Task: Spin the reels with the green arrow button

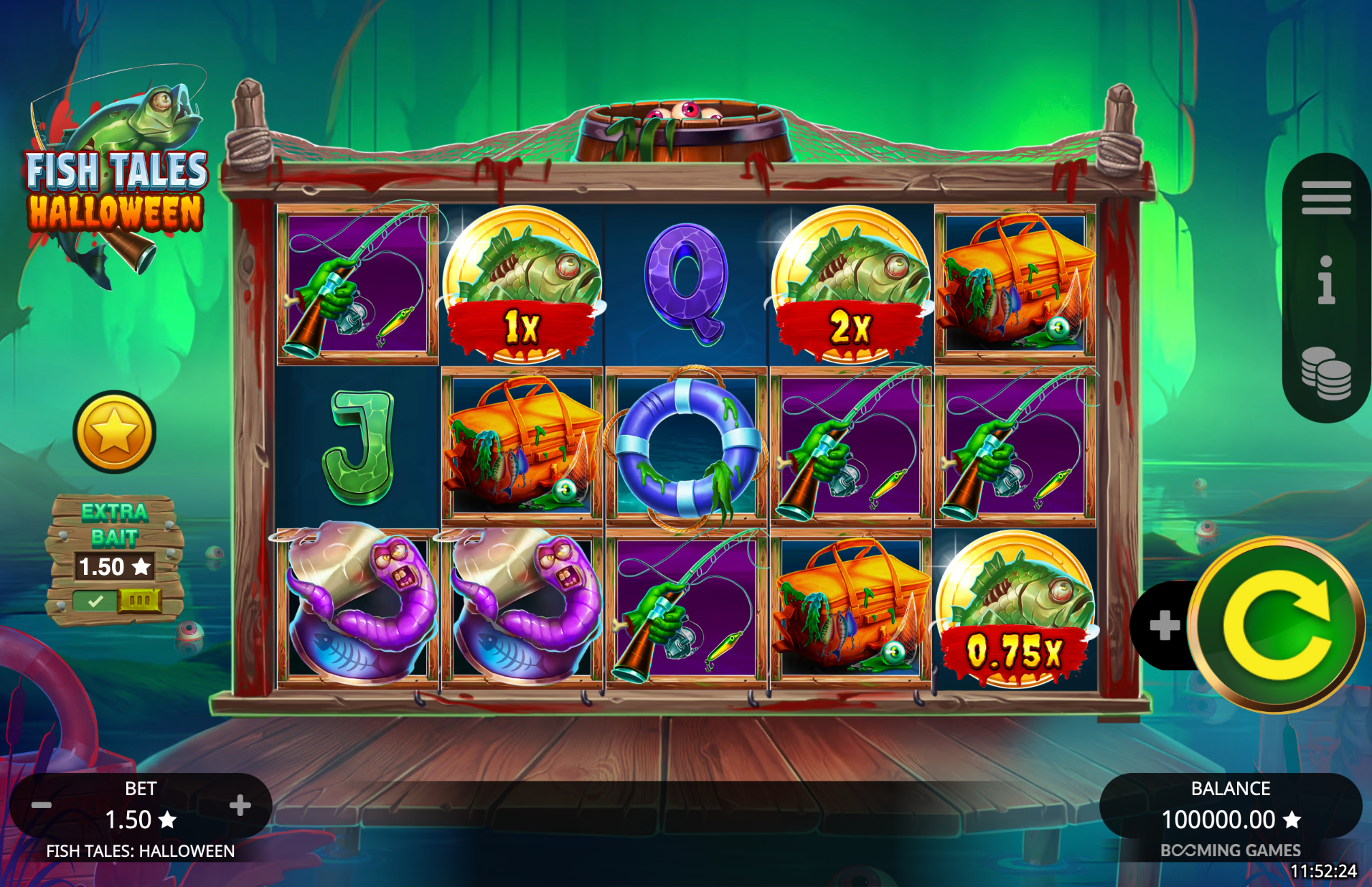Action: 1276,625
